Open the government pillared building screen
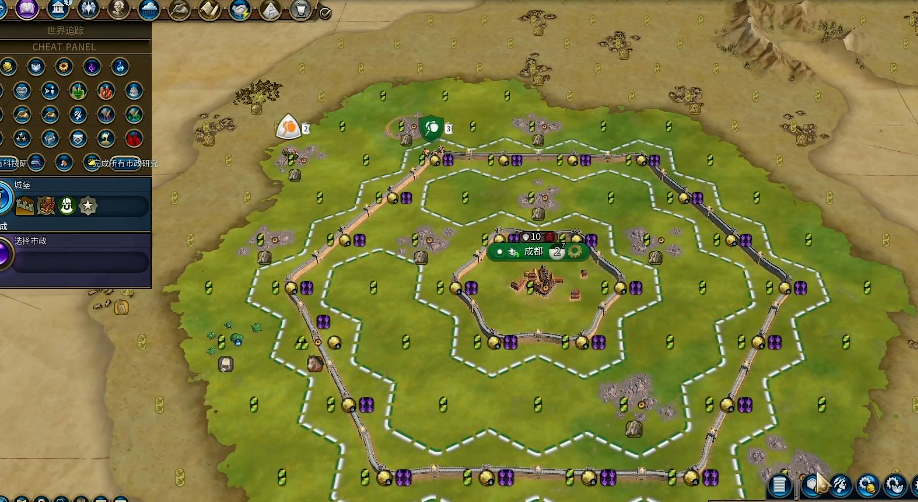Screen dimensions: 918x502 pos(58,10)
